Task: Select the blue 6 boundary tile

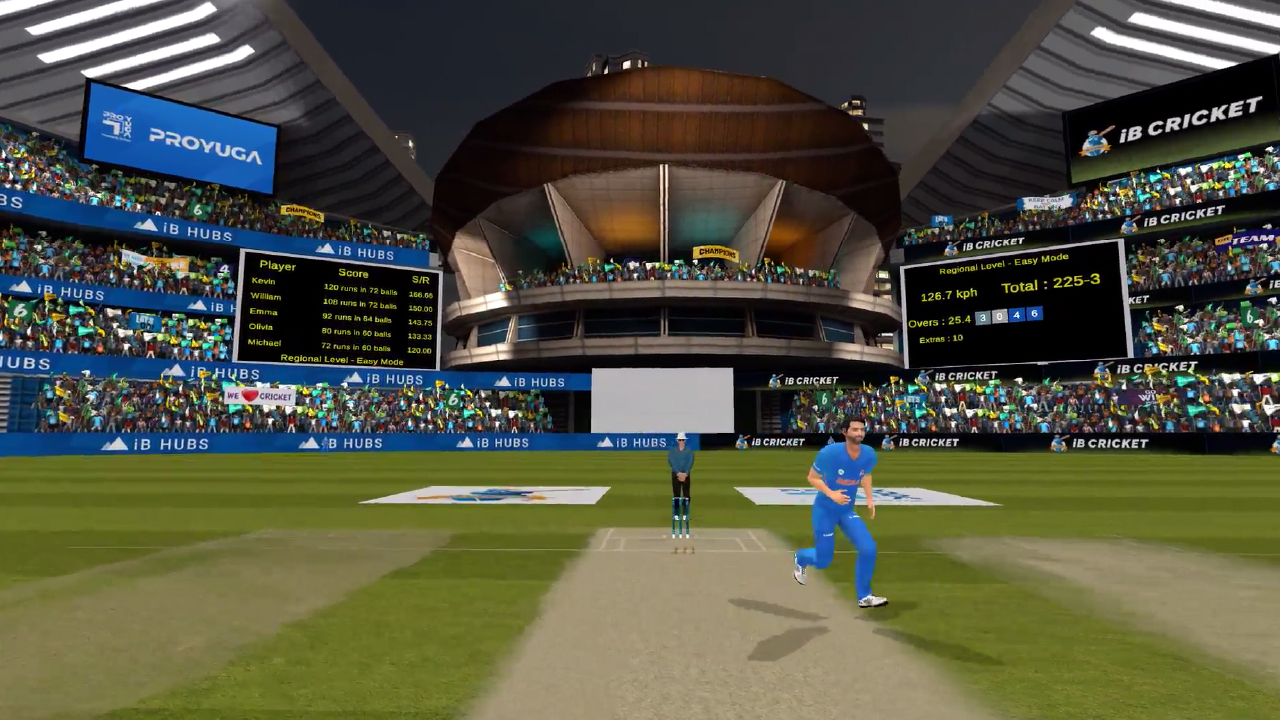Action: (1034, 314)
